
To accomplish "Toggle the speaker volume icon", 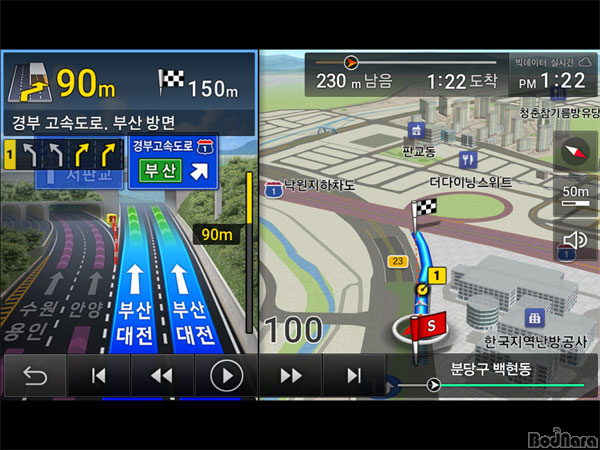I will click(575, 240).
